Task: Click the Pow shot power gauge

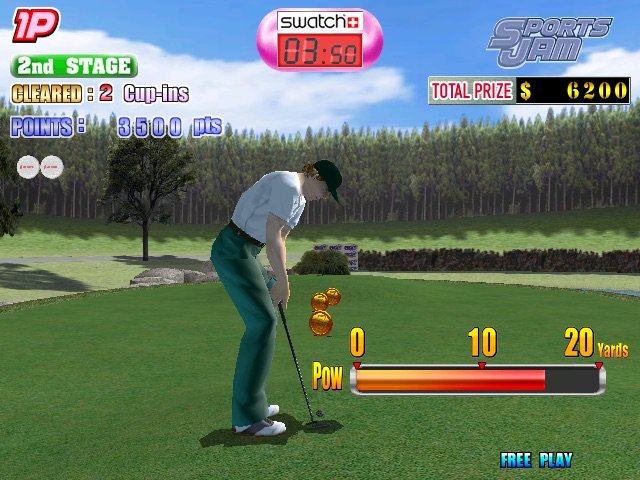Action: tap(477, 379)
